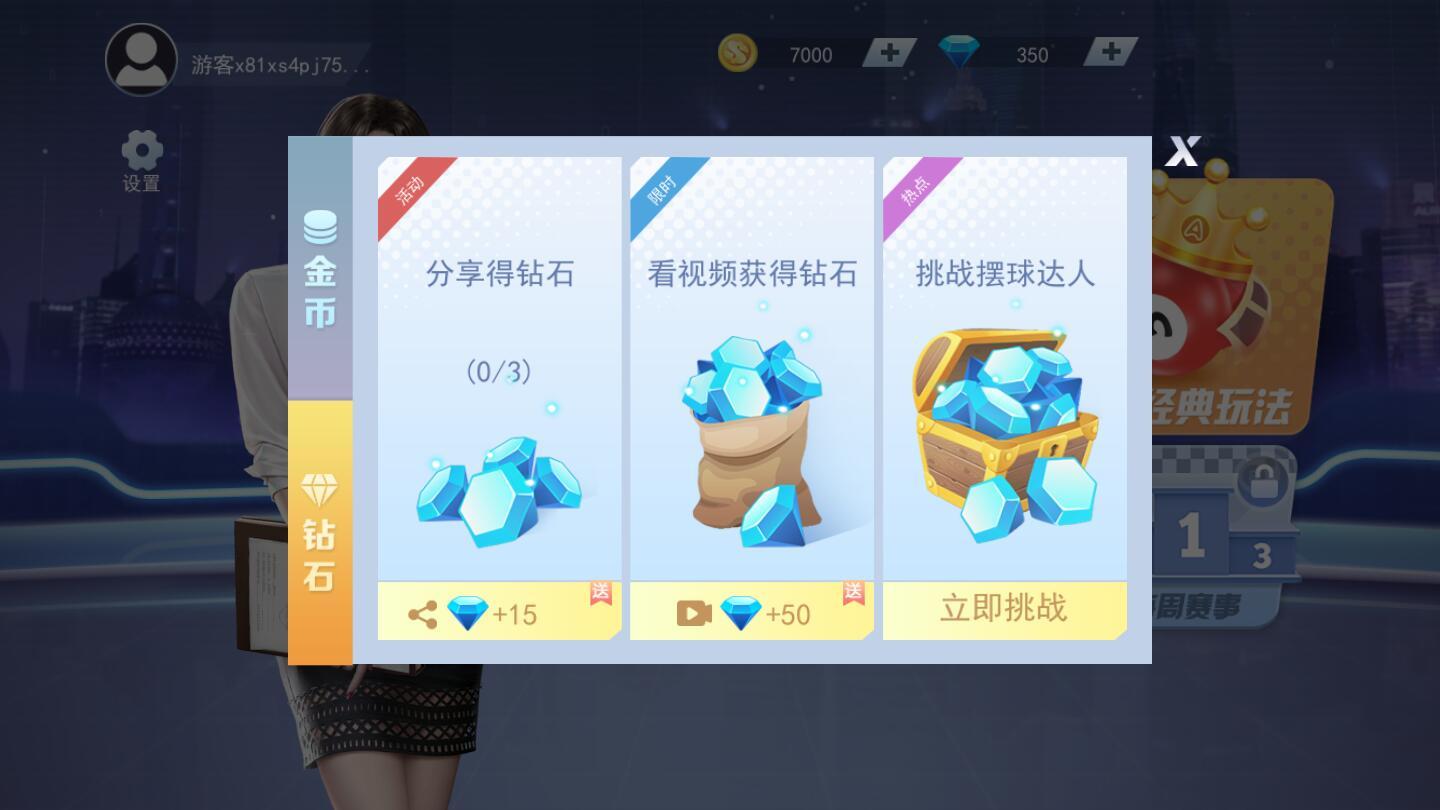Tap the + button next to 350 diamonds

(1110, 53)
